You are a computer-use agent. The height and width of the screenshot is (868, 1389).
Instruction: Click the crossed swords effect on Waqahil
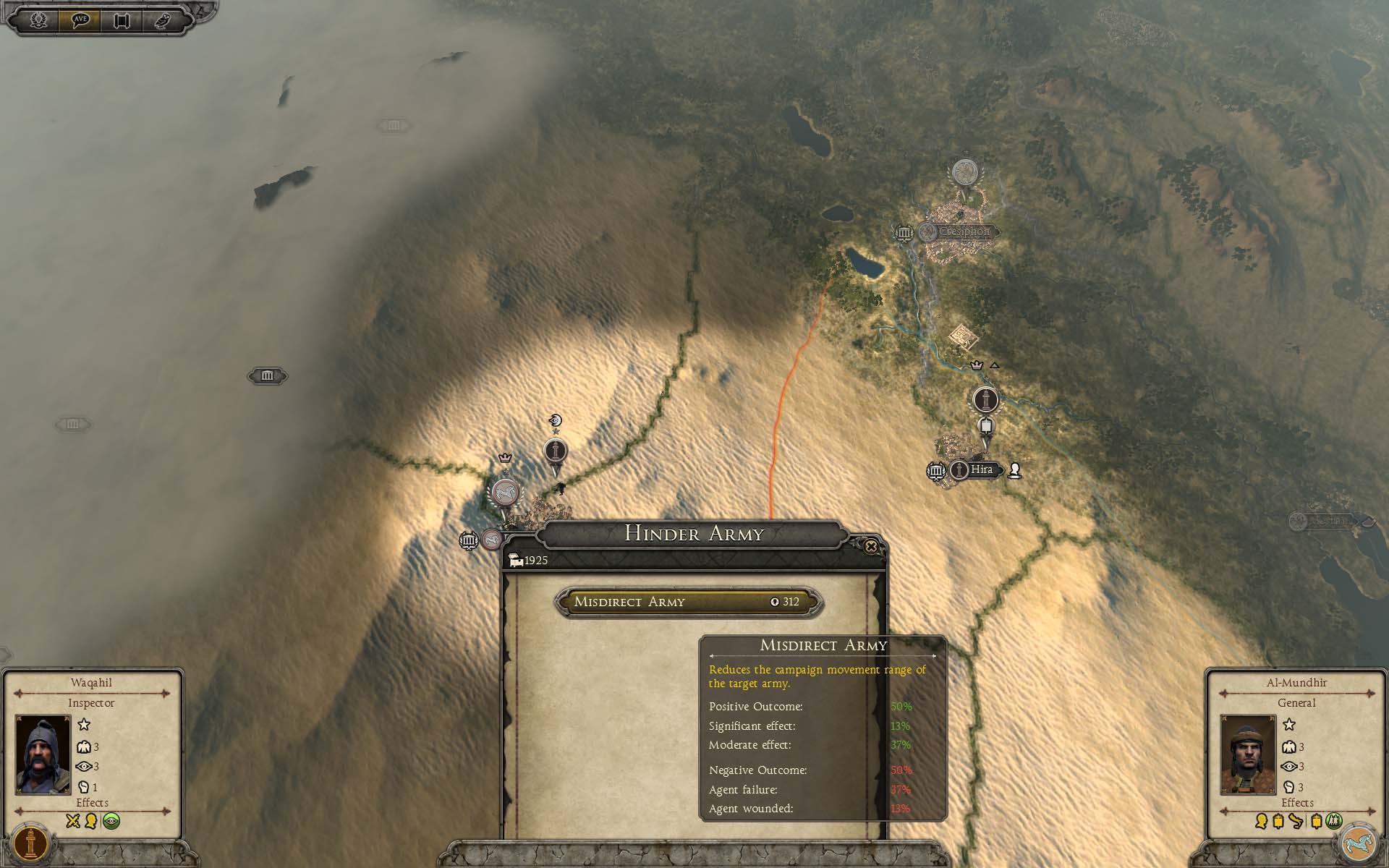(x=72, y=821)
